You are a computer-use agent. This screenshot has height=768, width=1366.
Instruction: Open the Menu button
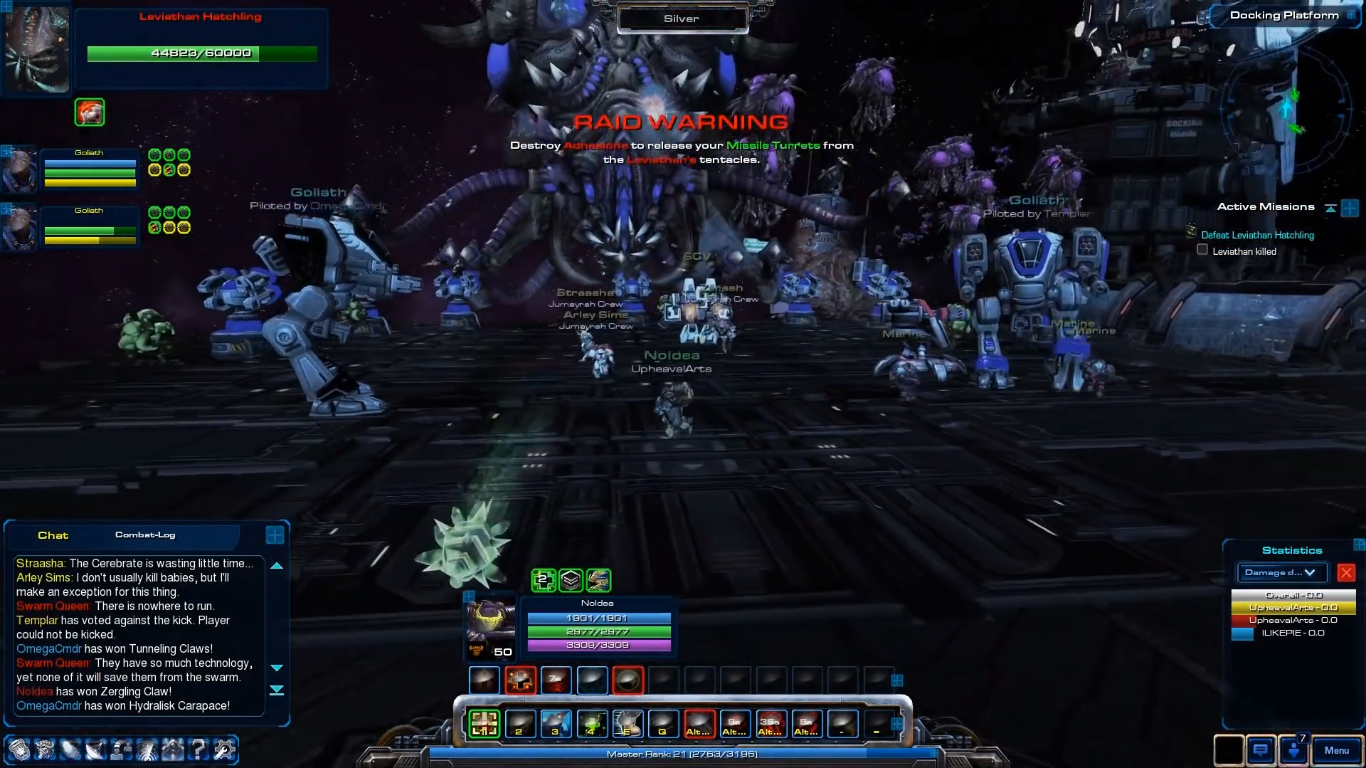pos(1336,750)
